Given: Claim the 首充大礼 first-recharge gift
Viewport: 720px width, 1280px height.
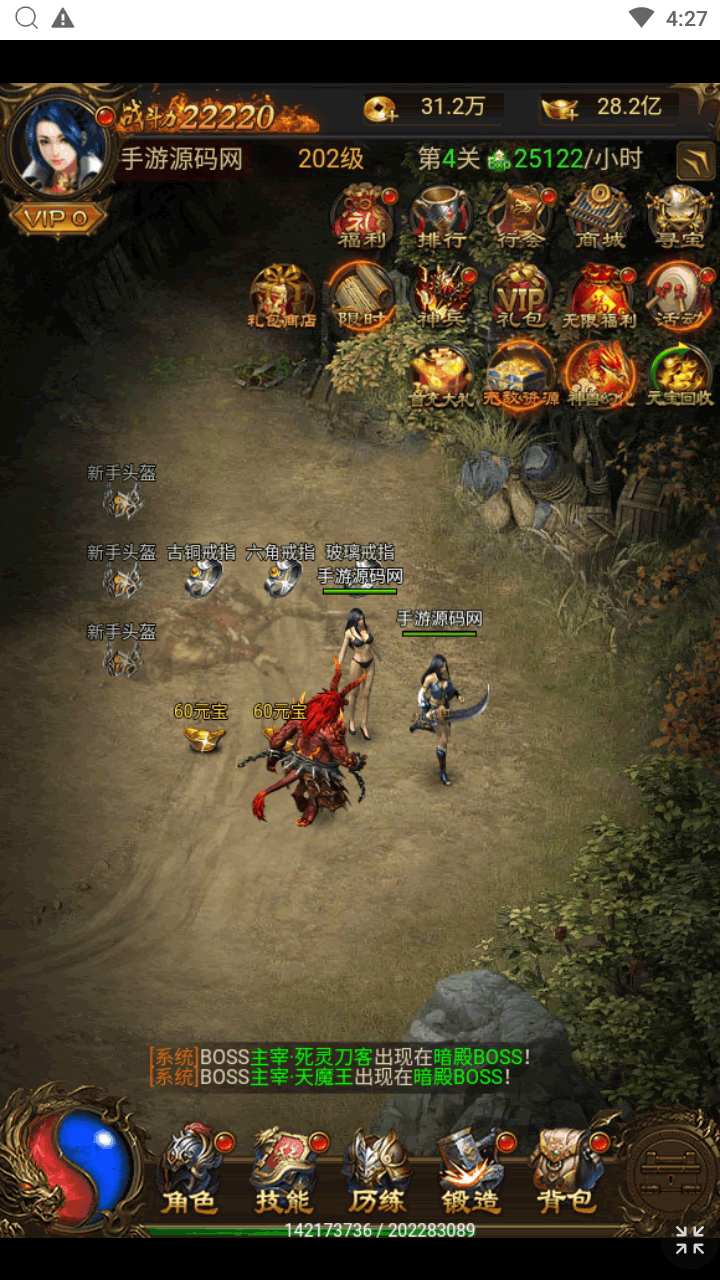Looking at the screenshot, I should (x=441, y=375).
